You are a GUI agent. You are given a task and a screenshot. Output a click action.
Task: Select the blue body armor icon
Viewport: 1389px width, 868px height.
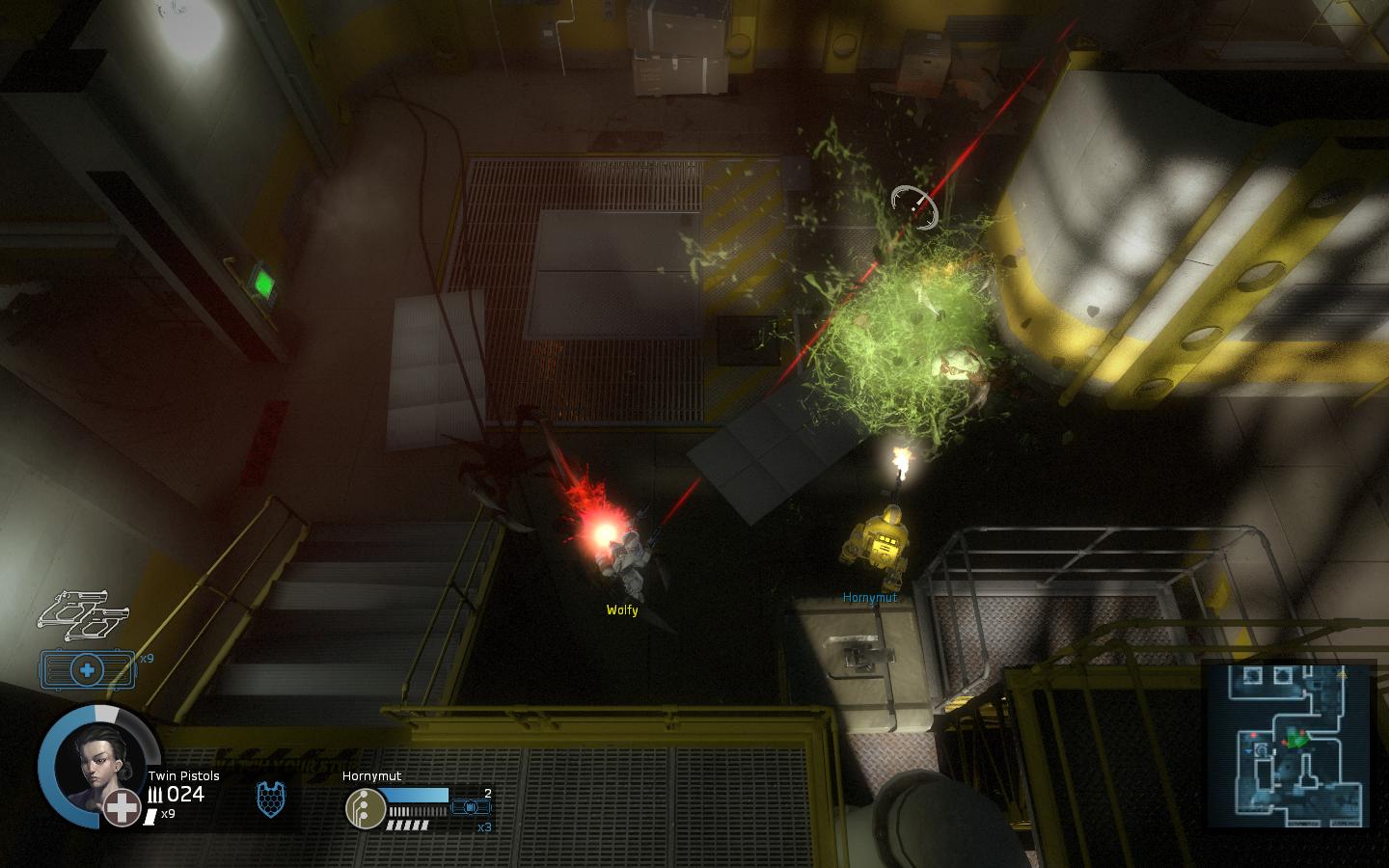point(271,799)
